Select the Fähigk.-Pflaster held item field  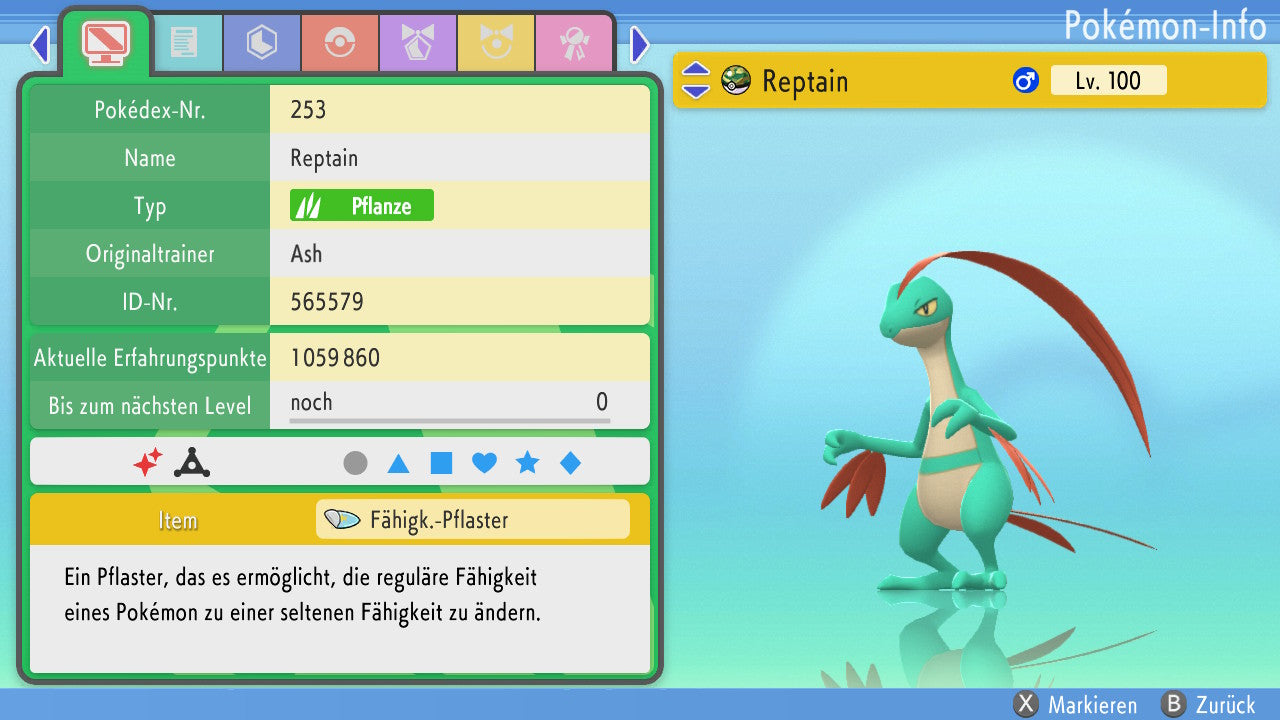tap(472, 520)
